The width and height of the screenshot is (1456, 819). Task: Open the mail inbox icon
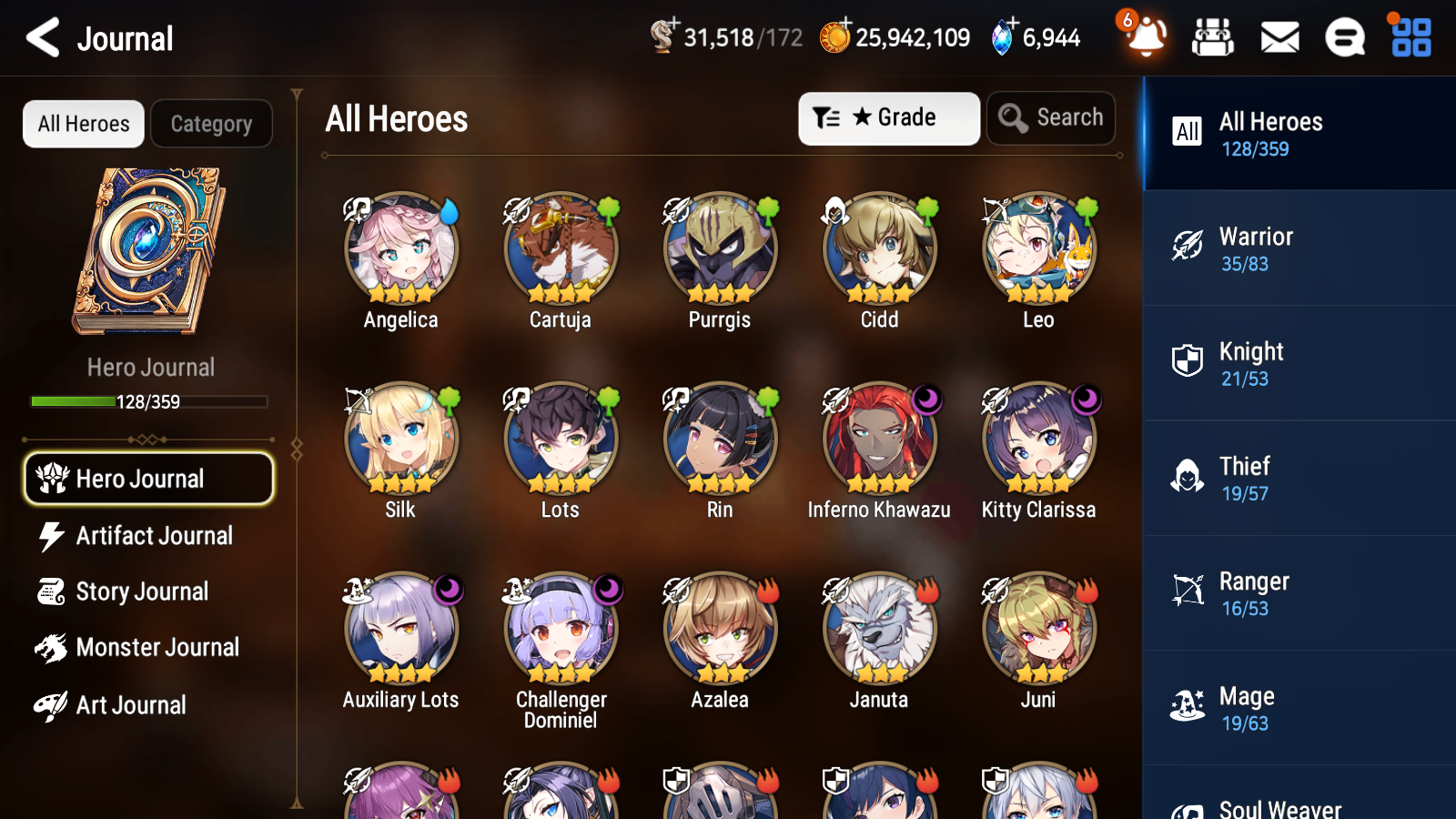1279,38
